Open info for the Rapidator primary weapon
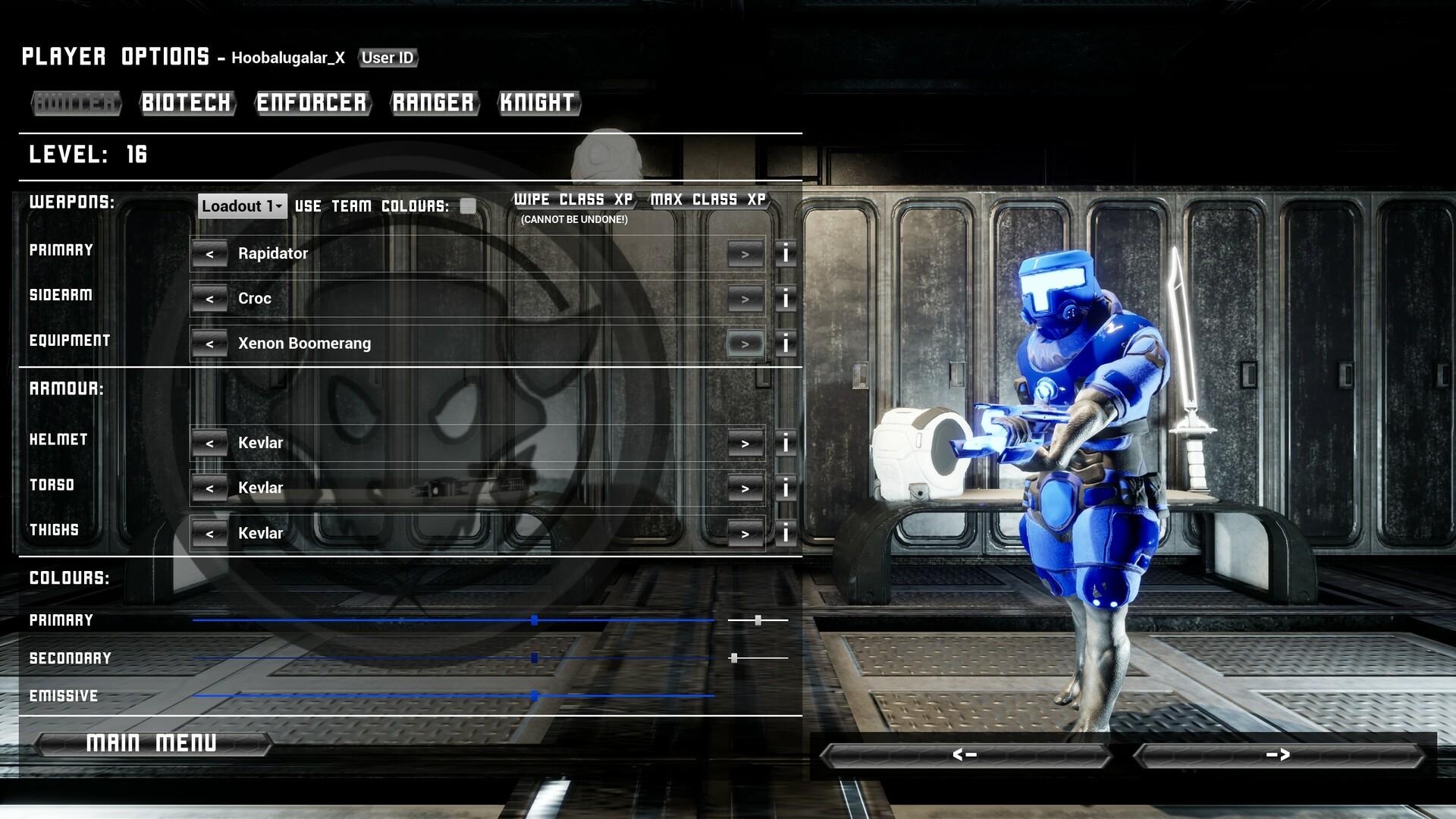Viewport: 1456px width, 819px height. tap(785, 253)
